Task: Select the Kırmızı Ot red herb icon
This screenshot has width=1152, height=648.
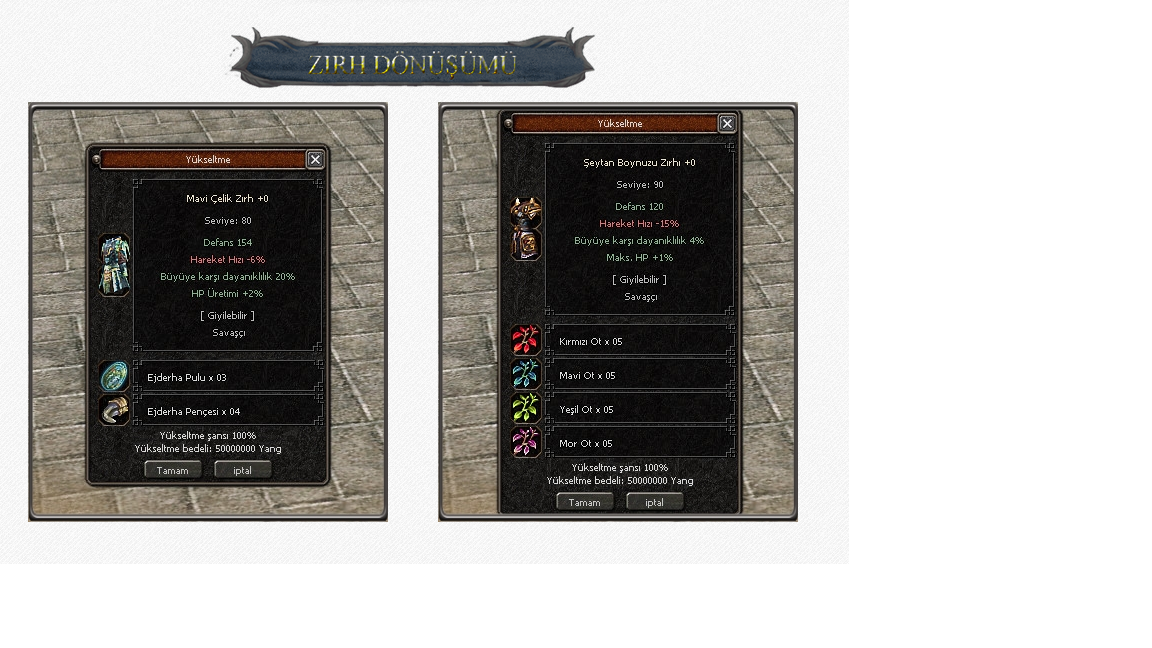Action: tap(526, 340)
